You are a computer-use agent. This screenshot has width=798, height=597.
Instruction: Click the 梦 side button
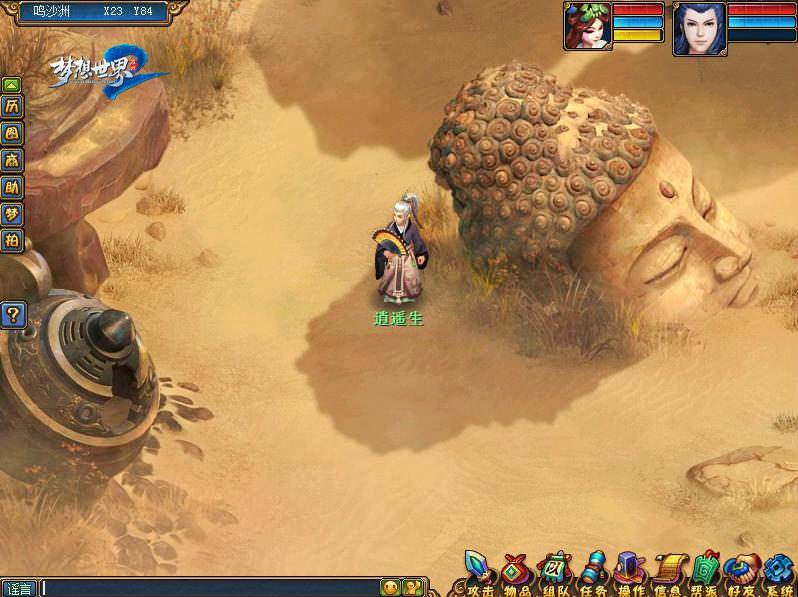12,213
